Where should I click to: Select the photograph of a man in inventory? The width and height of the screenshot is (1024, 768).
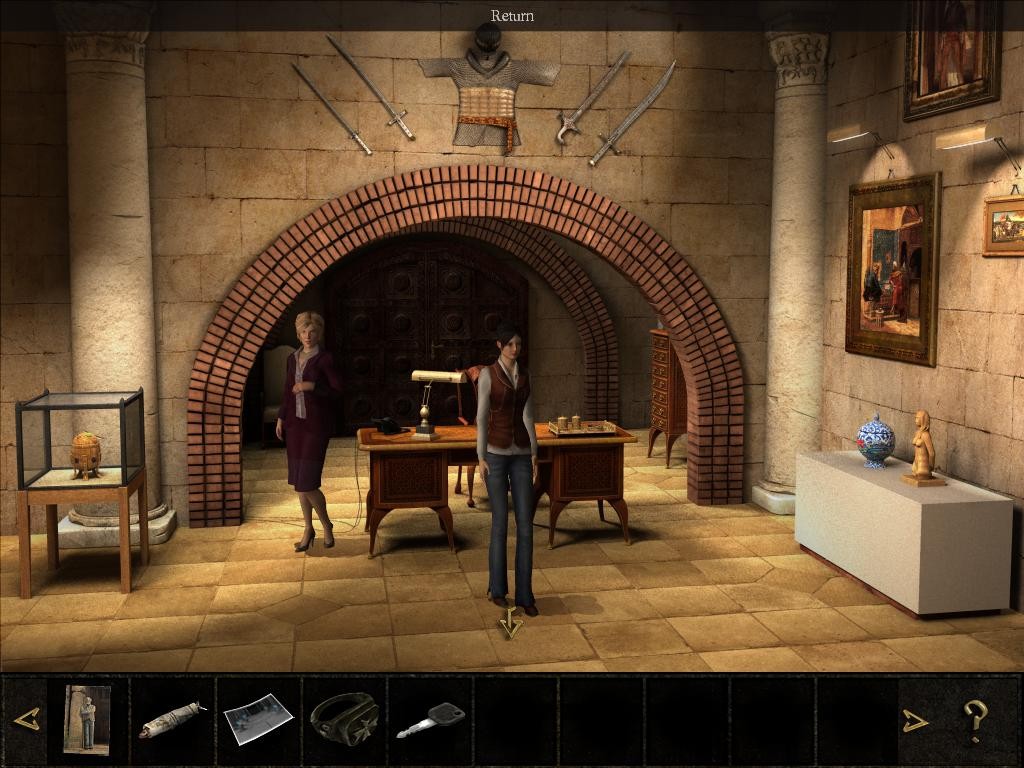coord(86,718)
